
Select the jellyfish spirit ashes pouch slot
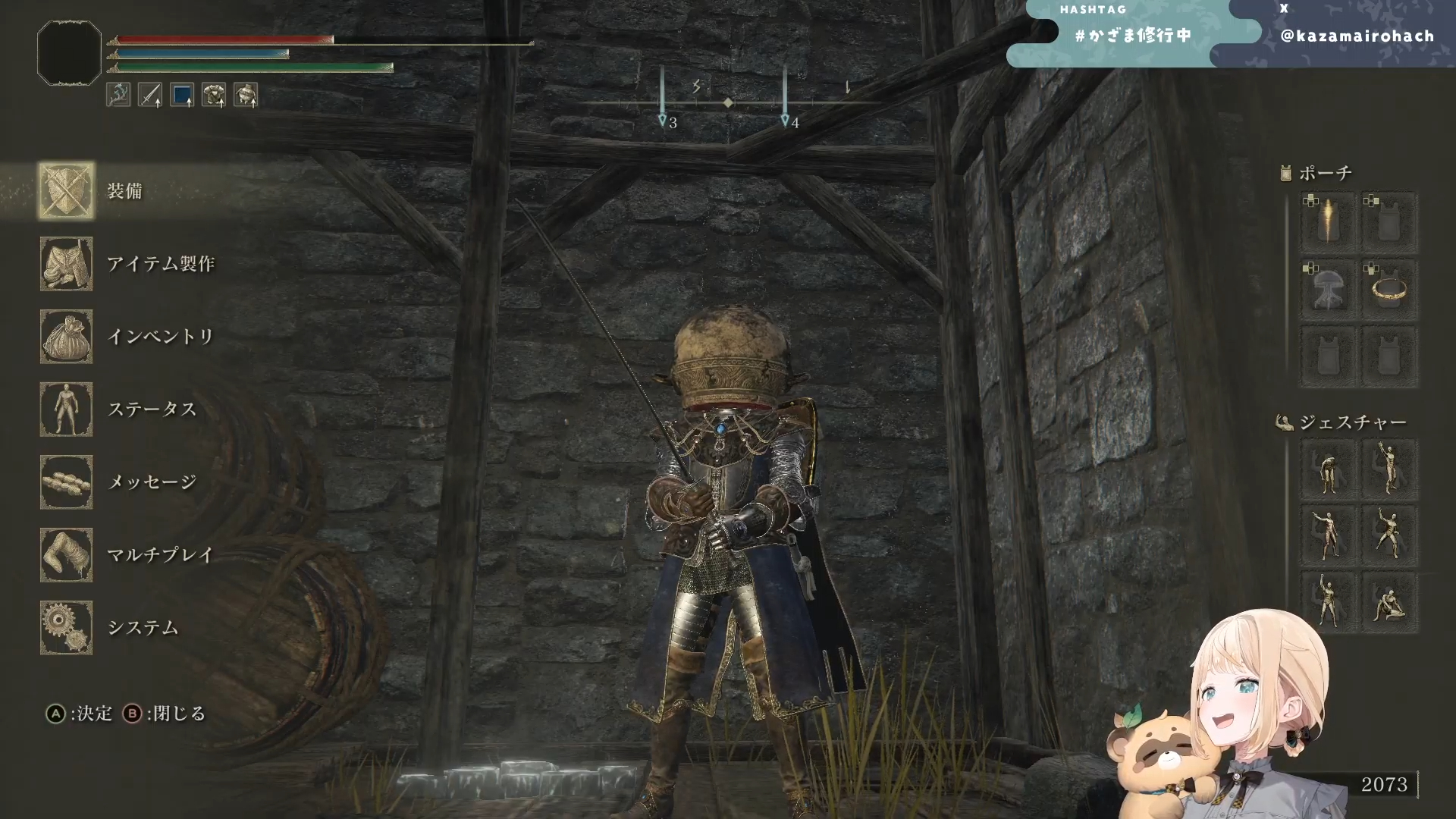1328,289
